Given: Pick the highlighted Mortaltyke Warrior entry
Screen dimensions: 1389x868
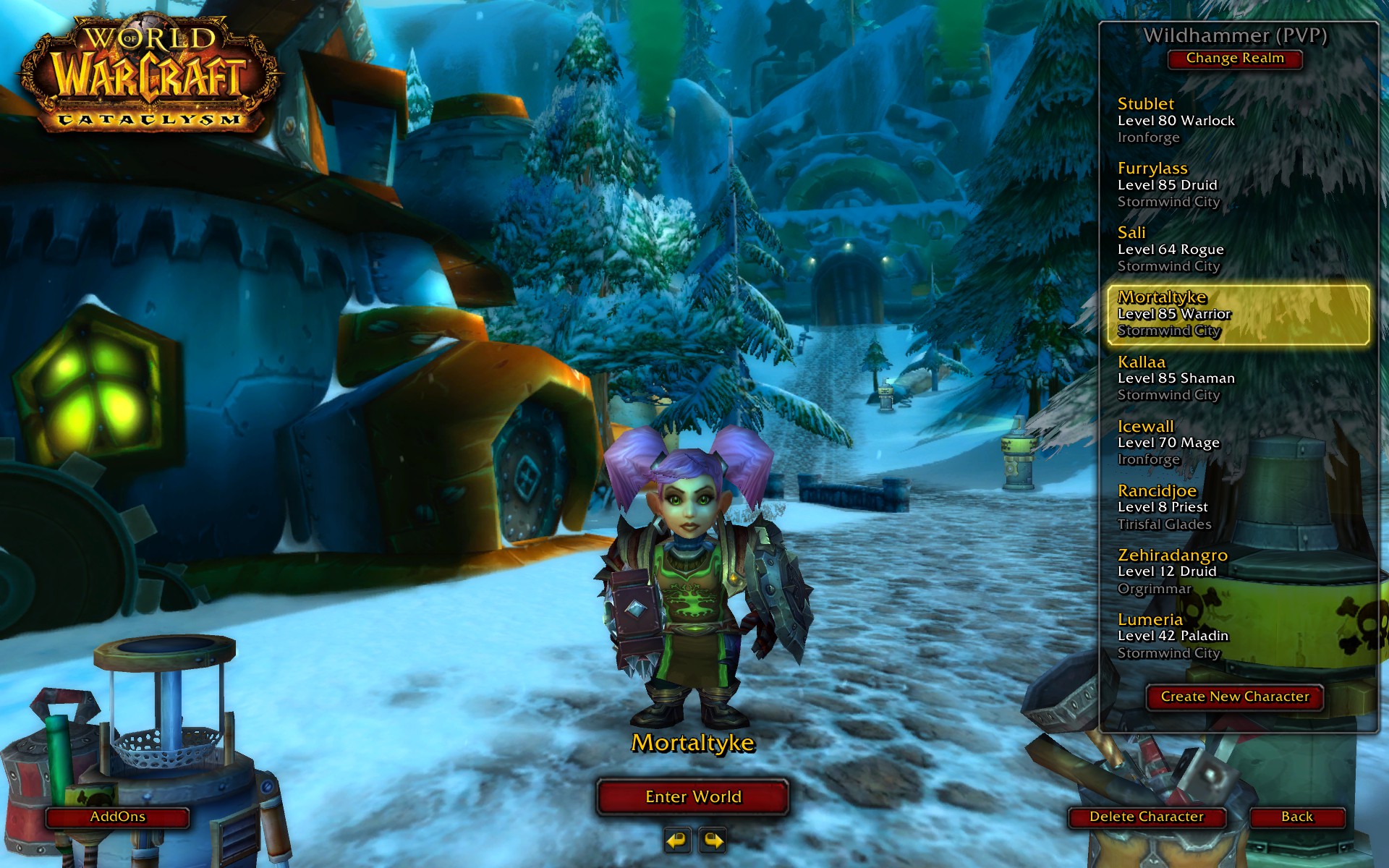Looking at the screenshot, I should tap(1238, 314).
